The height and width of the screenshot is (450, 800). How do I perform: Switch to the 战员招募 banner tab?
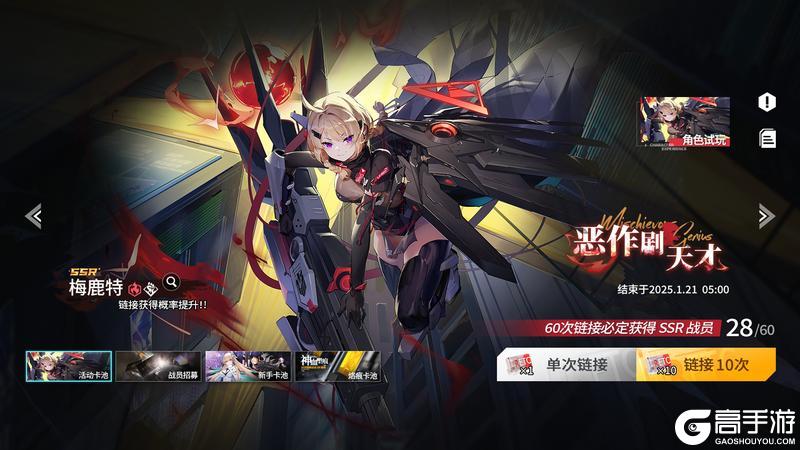coord(156,366)
